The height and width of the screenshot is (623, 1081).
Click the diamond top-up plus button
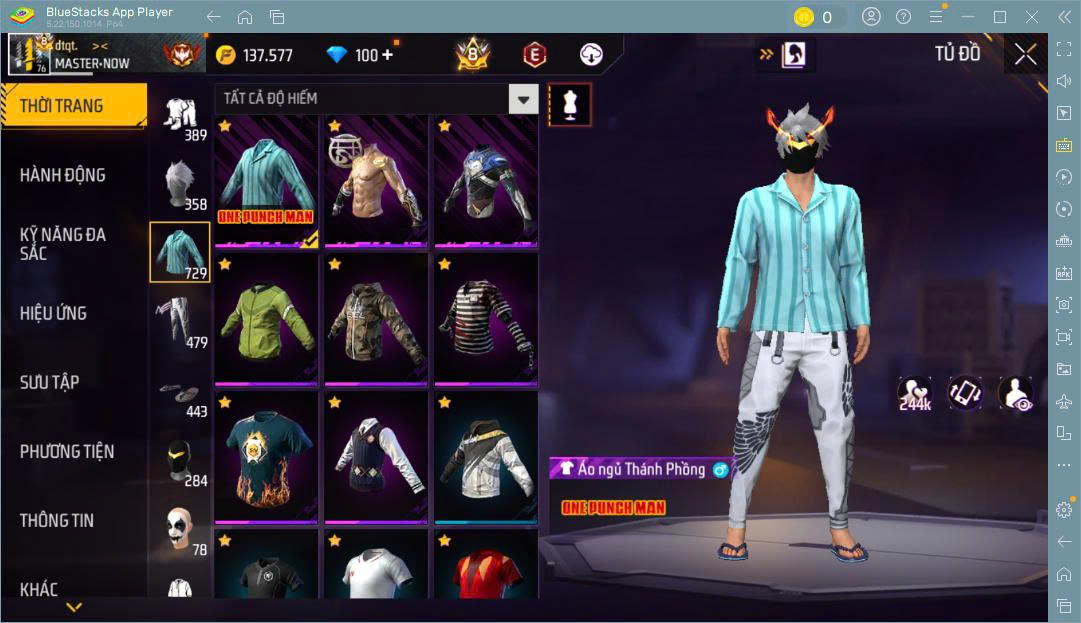(387, 55)
